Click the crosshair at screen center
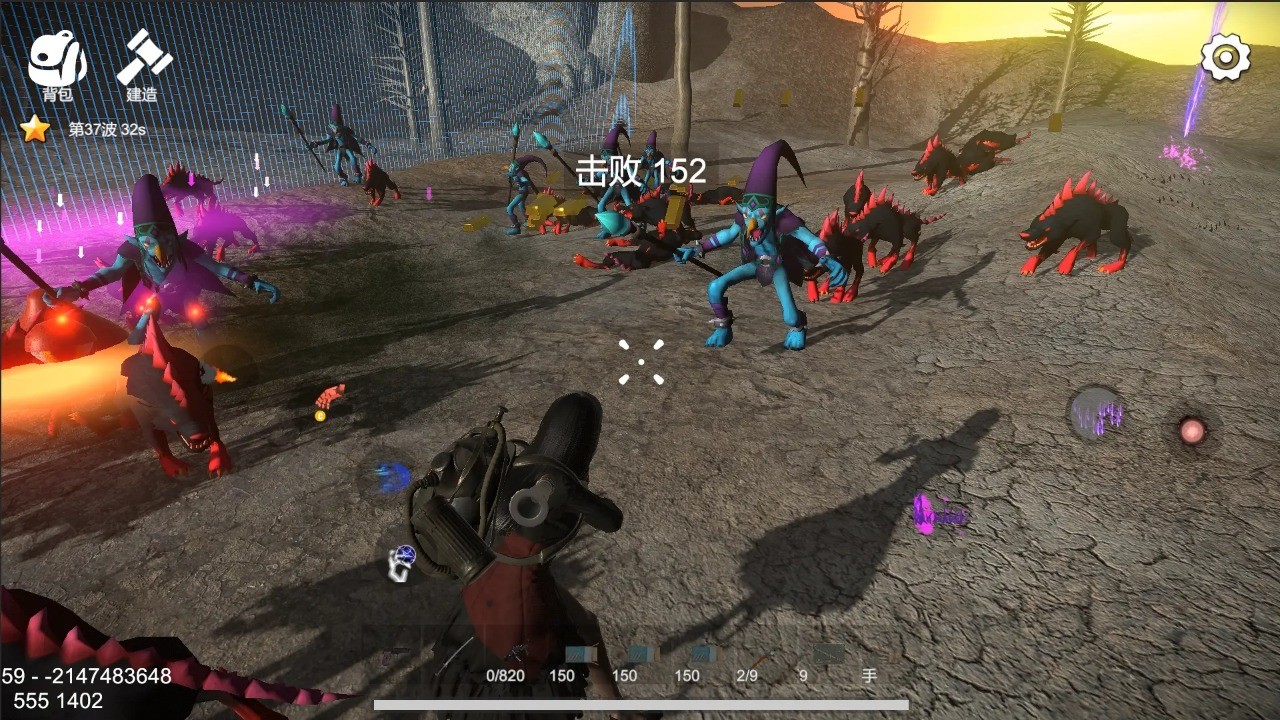Image resolution: width=1280 pixels, height=720 pixels. (643, 361)
